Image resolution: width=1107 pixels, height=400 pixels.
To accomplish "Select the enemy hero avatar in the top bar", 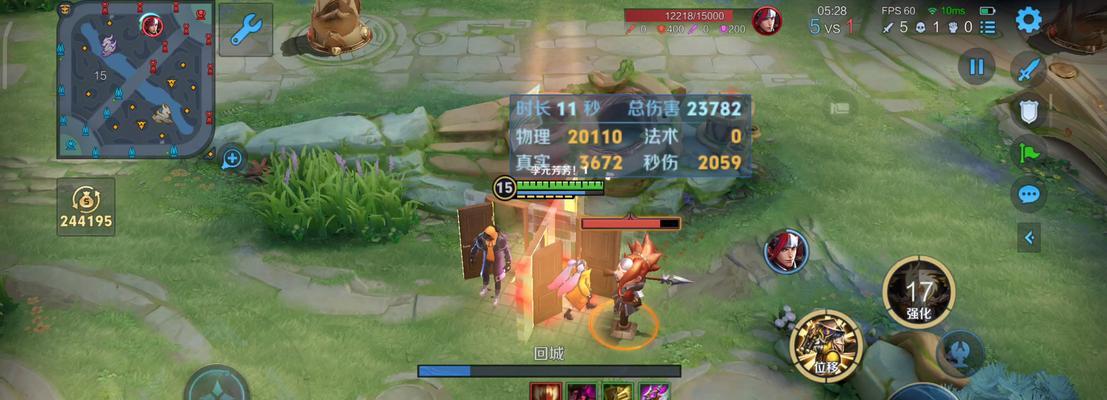I will tap(767, 20).
